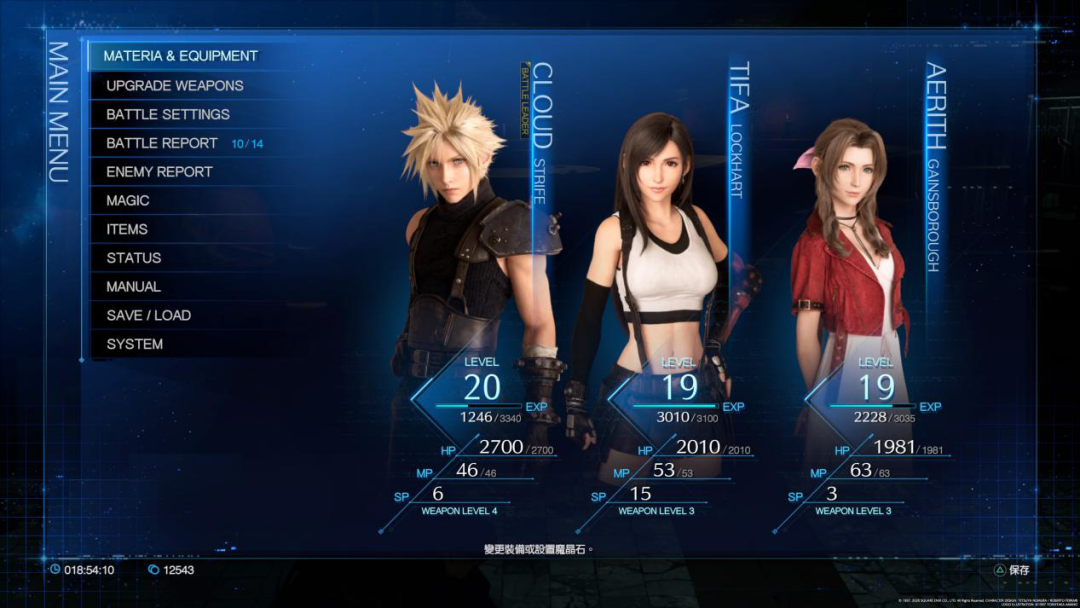Screen dimensions: 1080x608
Task: Open the Manual
Action: click(133, 287)
